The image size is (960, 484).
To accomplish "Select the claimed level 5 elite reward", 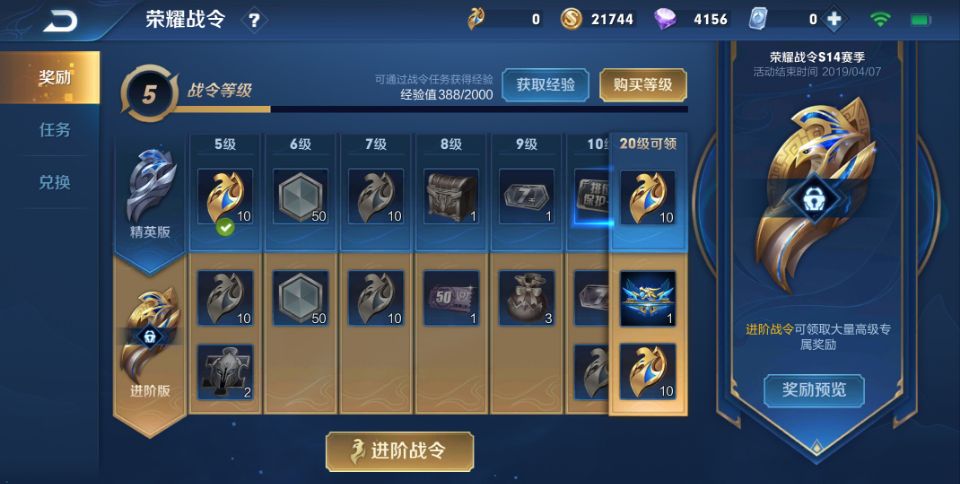I will [225, 197].
